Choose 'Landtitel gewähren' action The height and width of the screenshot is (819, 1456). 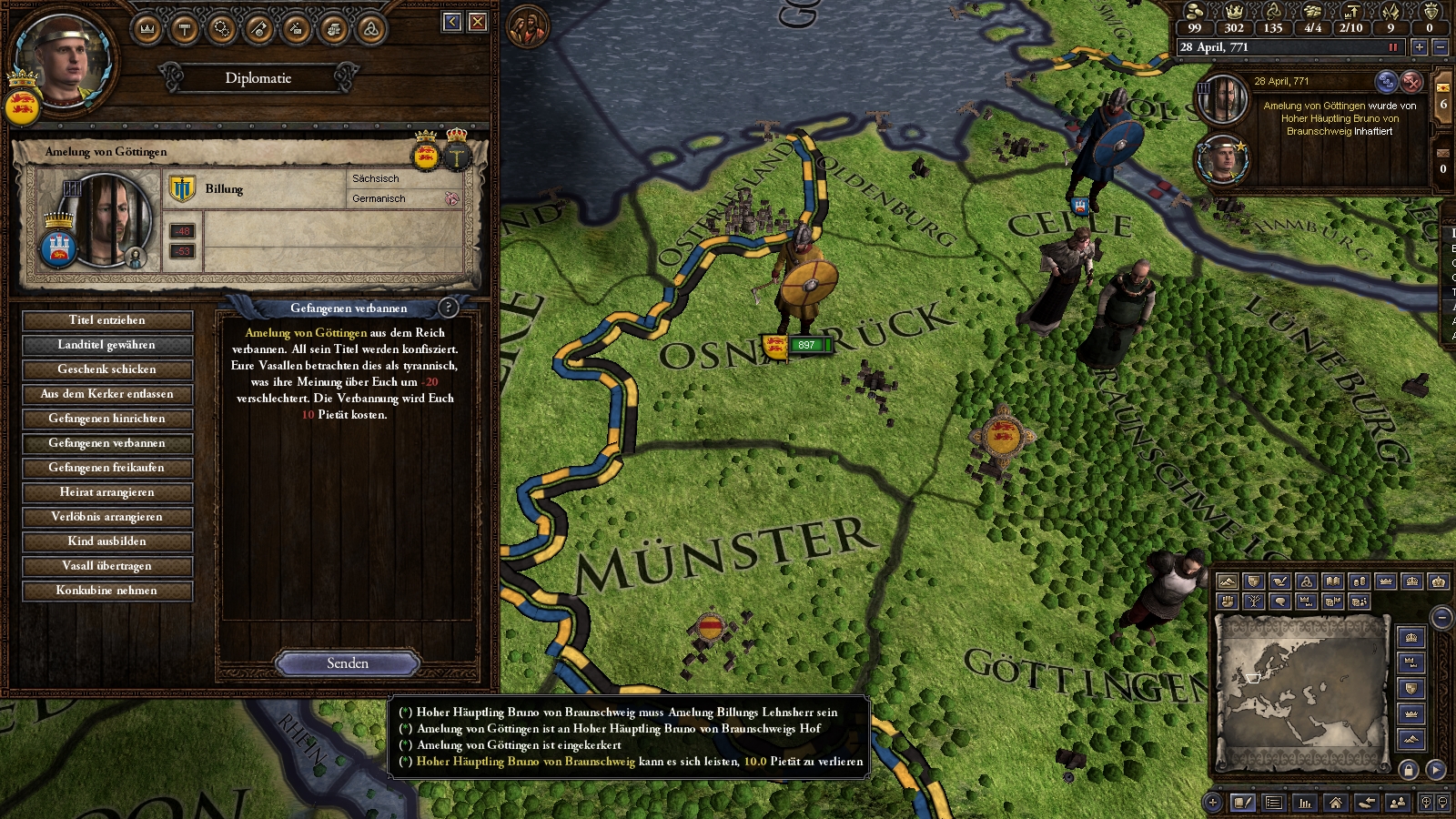(107, 345)
